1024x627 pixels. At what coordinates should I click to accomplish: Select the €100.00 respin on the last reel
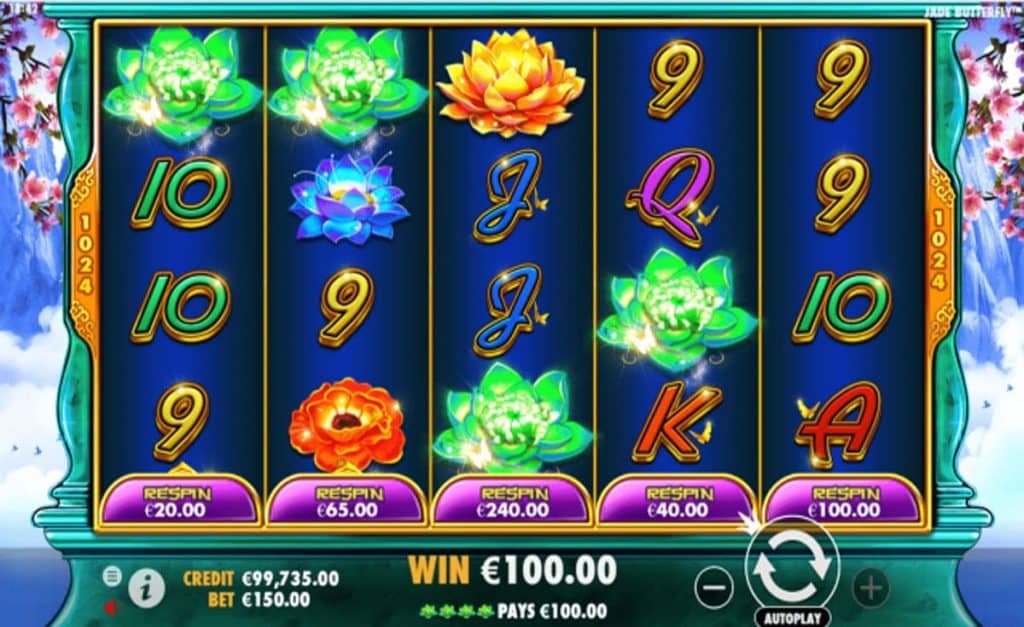tap(842, 501)
